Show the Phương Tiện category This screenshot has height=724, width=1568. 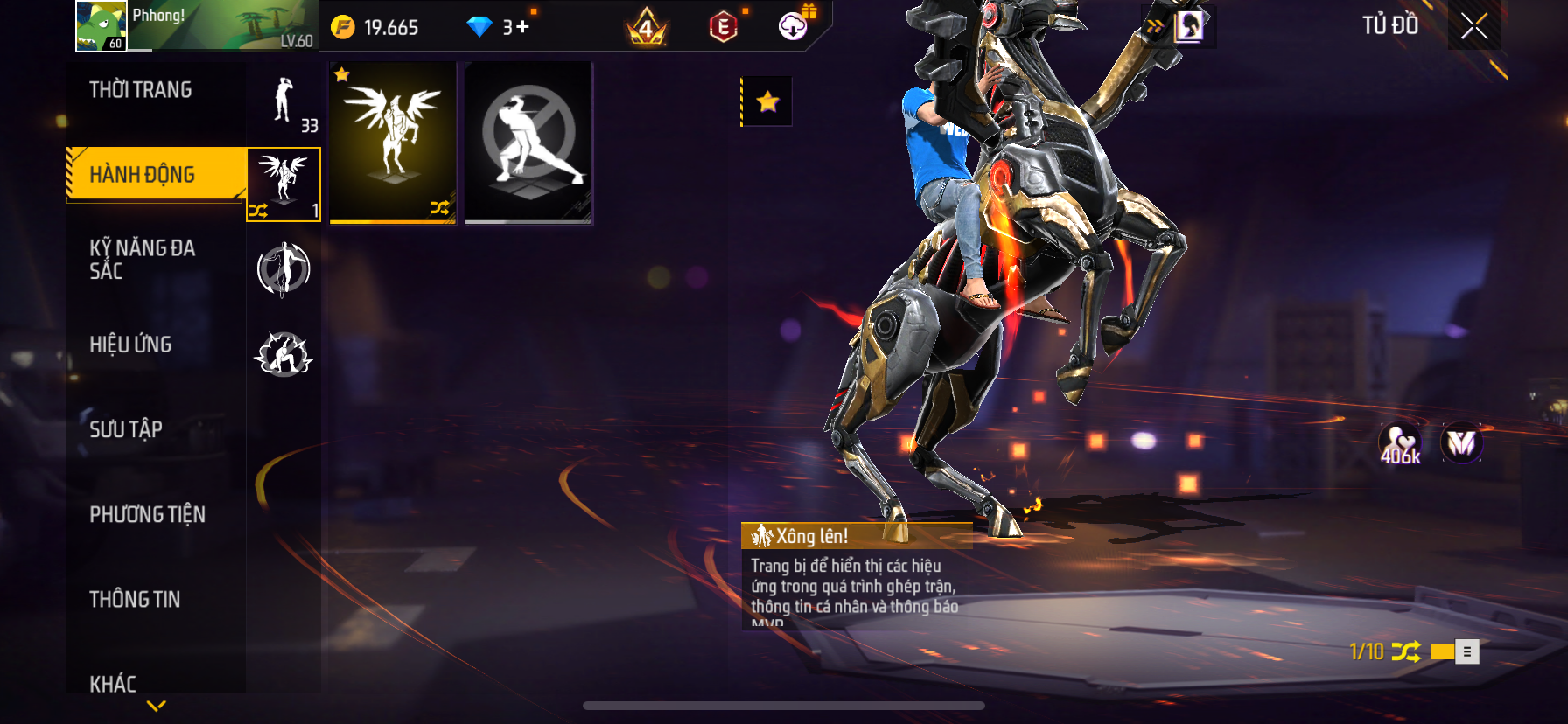(147, 514)
